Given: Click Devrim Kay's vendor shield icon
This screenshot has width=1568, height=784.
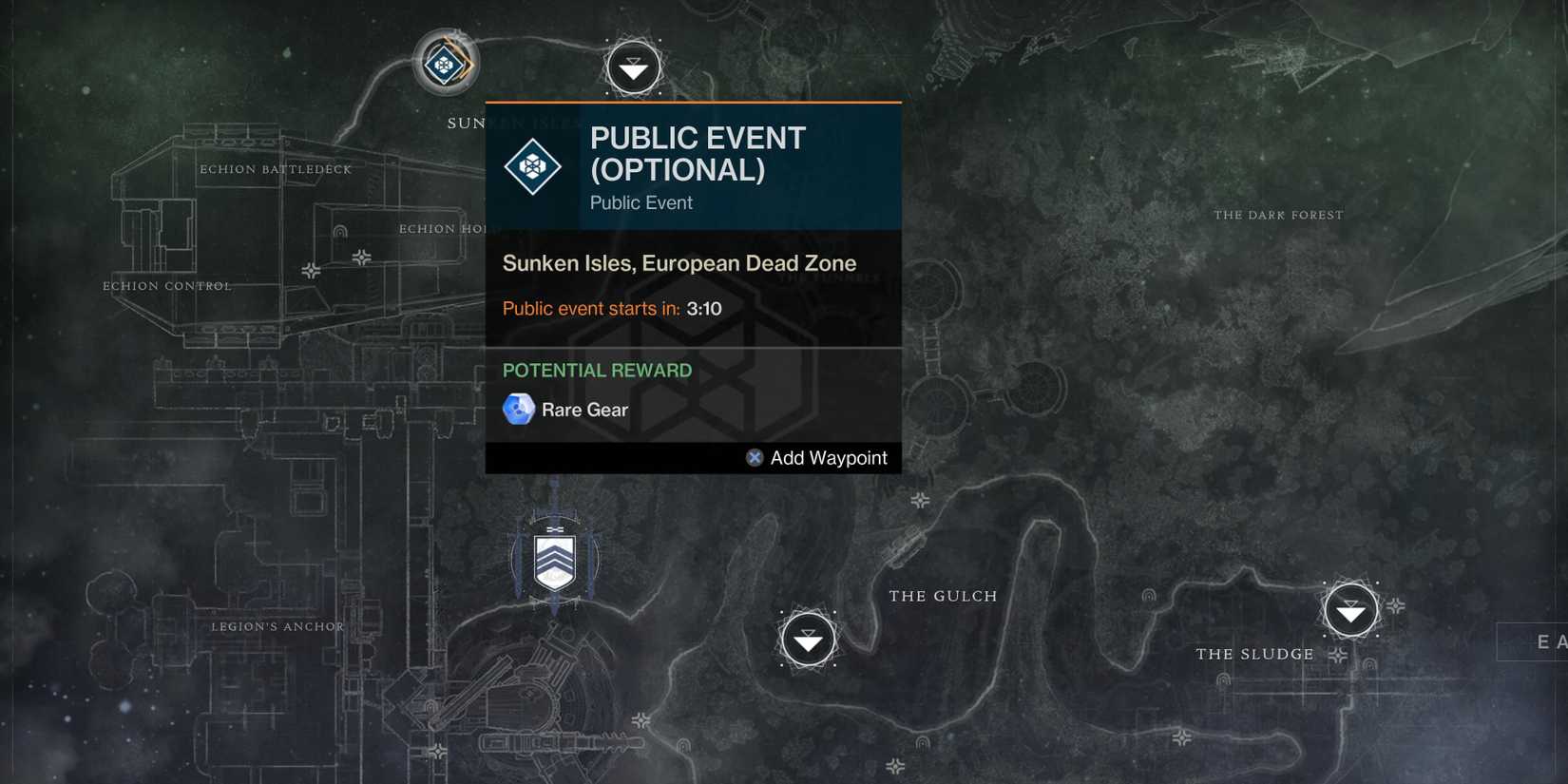Looking at the screenshot, I should click(554, 560).
